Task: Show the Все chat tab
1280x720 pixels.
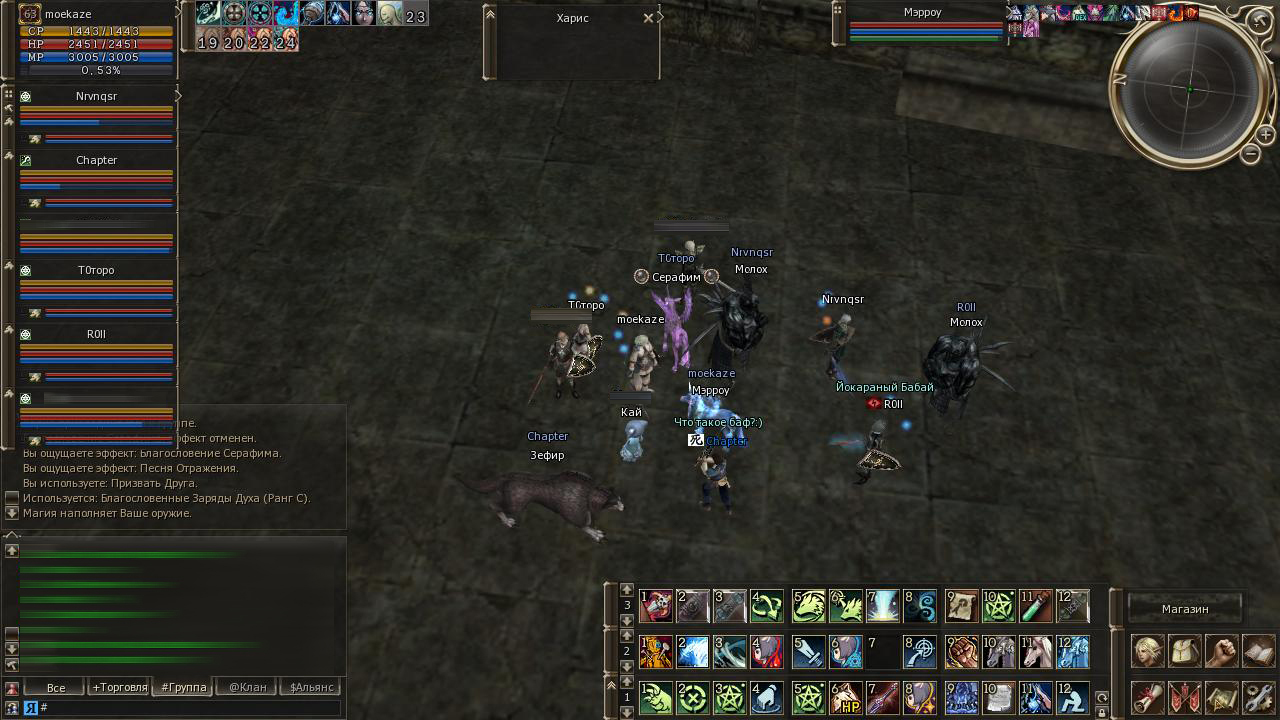Action: [x=56, y=687]
